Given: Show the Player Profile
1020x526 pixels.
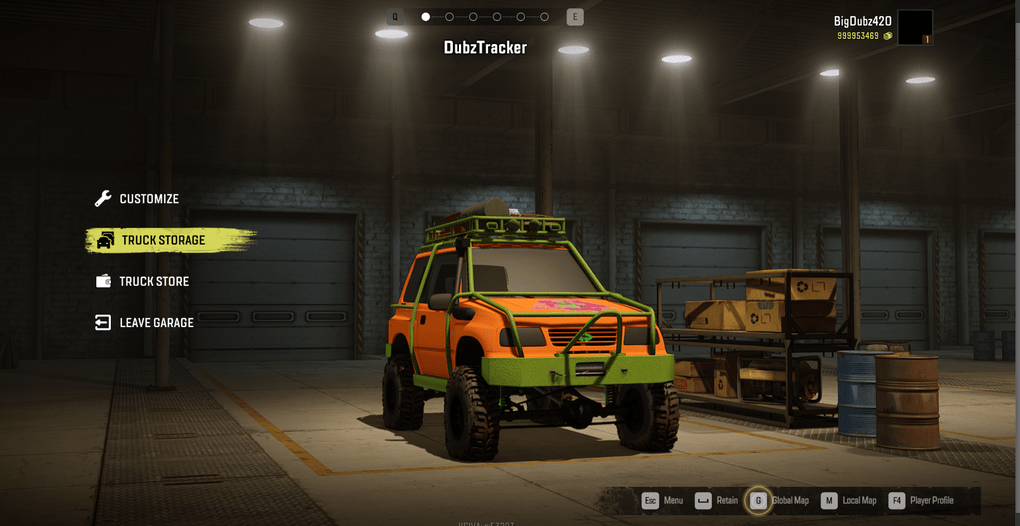Looking at the screenshot, I should click(x=921, y=500).
